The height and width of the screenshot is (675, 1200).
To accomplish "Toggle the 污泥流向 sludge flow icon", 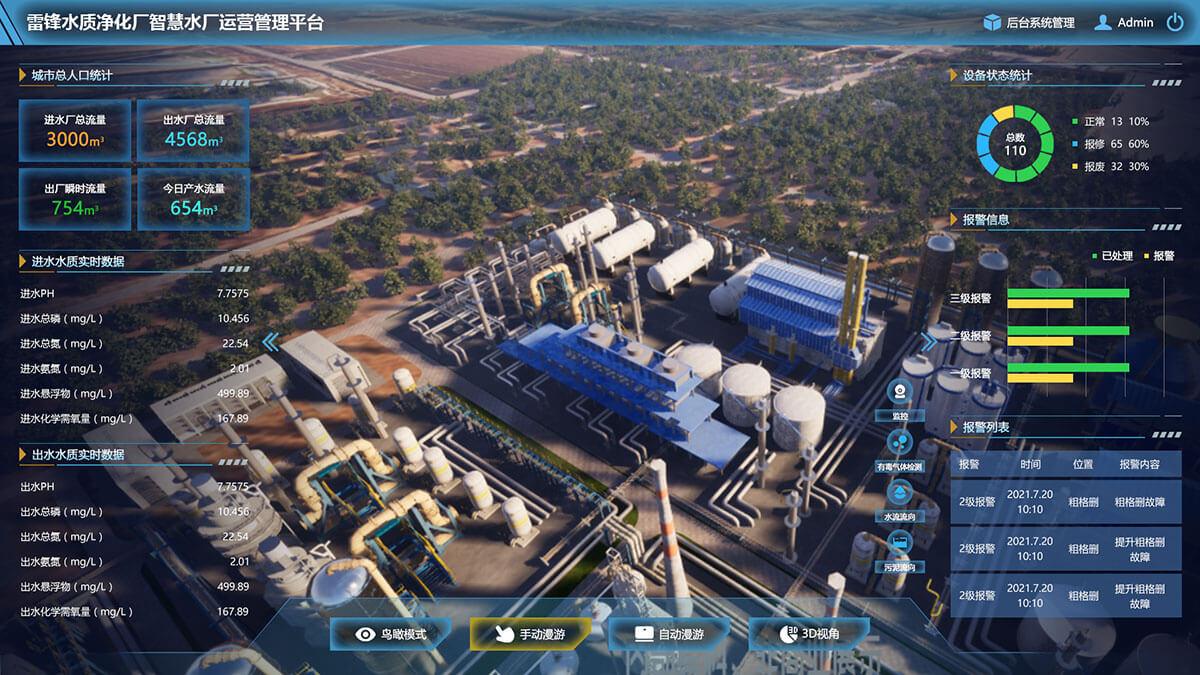I will (900, 544).
